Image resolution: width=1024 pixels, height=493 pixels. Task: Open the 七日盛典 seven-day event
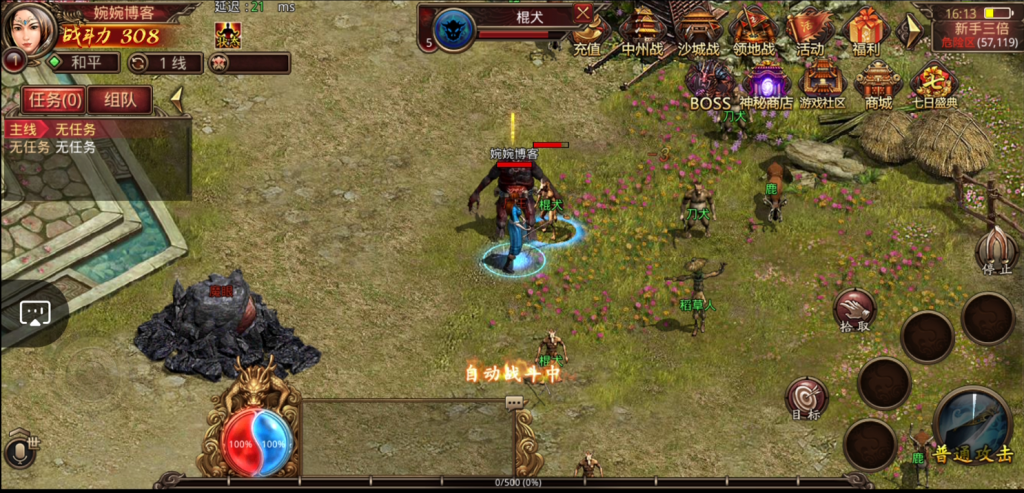(x=932, y=82)
